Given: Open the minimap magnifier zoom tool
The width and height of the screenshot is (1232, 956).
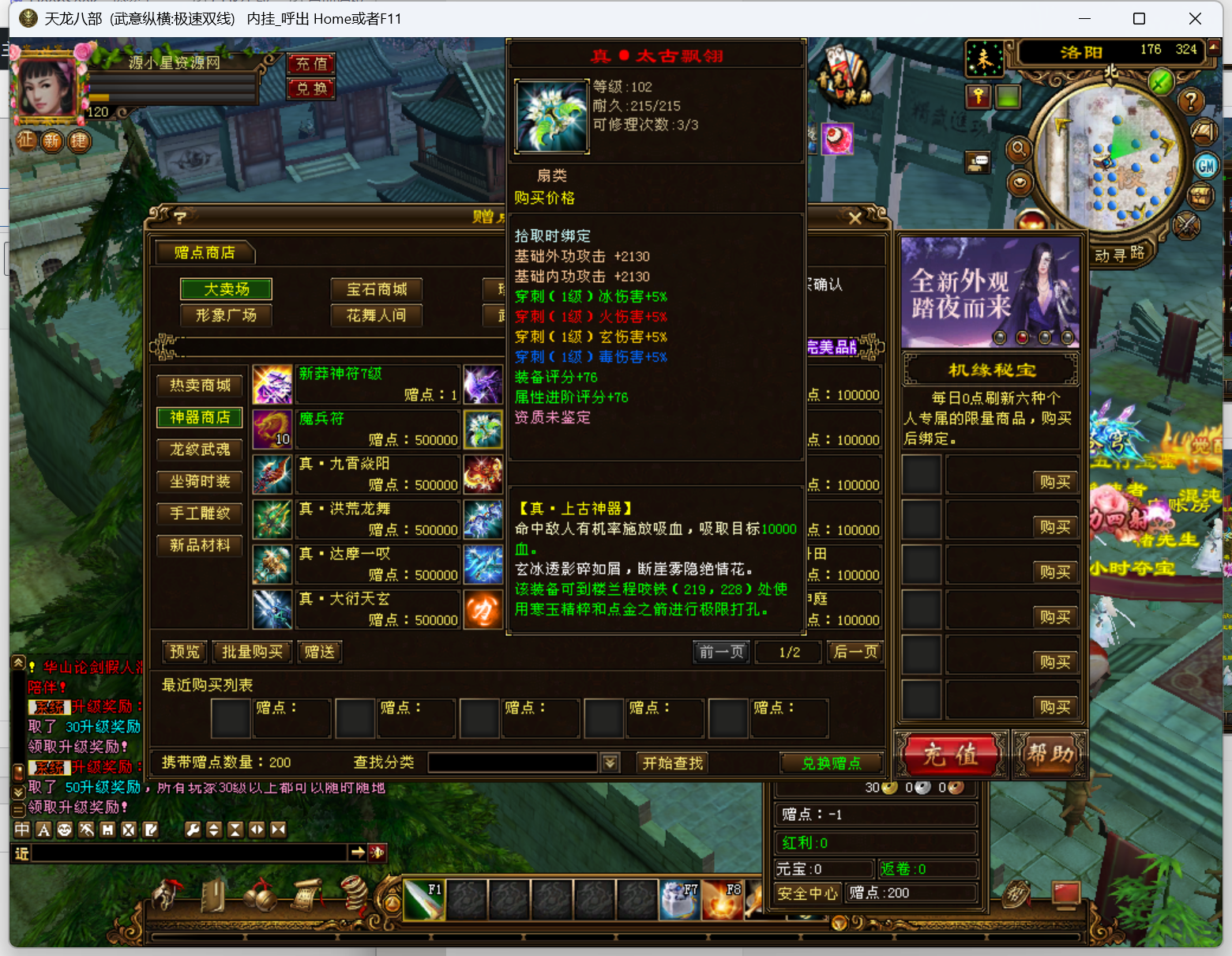Looking at the screenshot, I should [x=1018, y=150].
